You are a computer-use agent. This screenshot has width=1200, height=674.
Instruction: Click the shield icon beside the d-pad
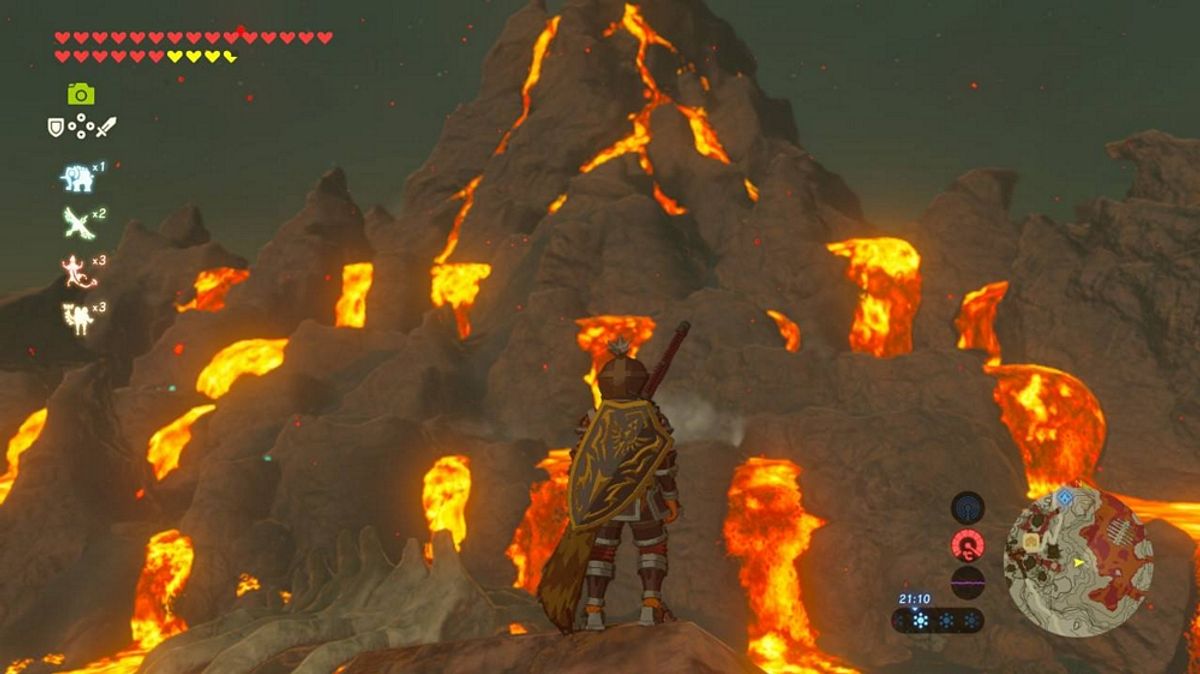point(56,127)
